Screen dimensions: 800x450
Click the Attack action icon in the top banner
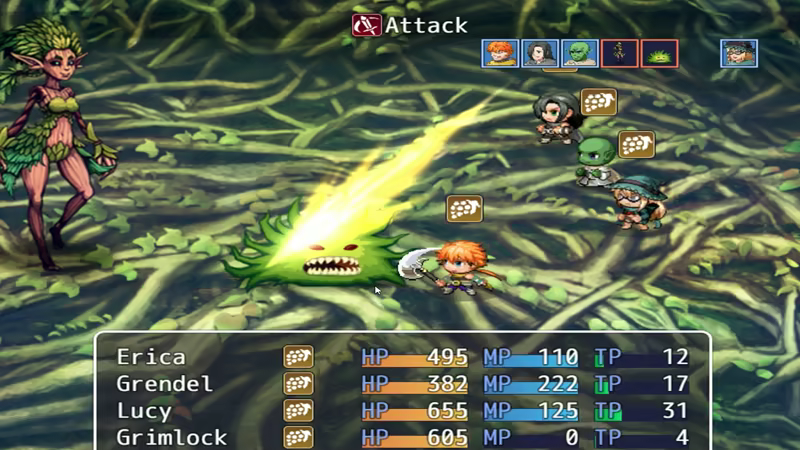pyautogui.click(x=366, y=25)
